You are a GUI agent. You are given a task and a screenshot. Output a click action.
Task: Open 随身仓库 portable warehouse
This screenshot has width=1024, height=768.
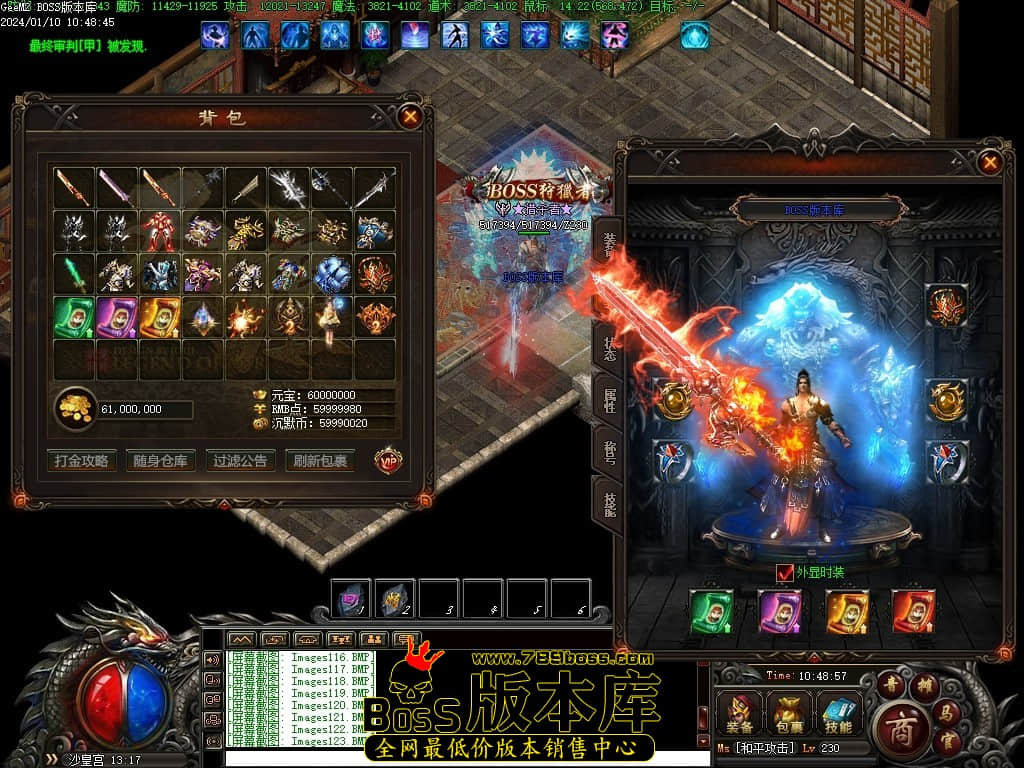pyautogui.click(x=160, y=461)
